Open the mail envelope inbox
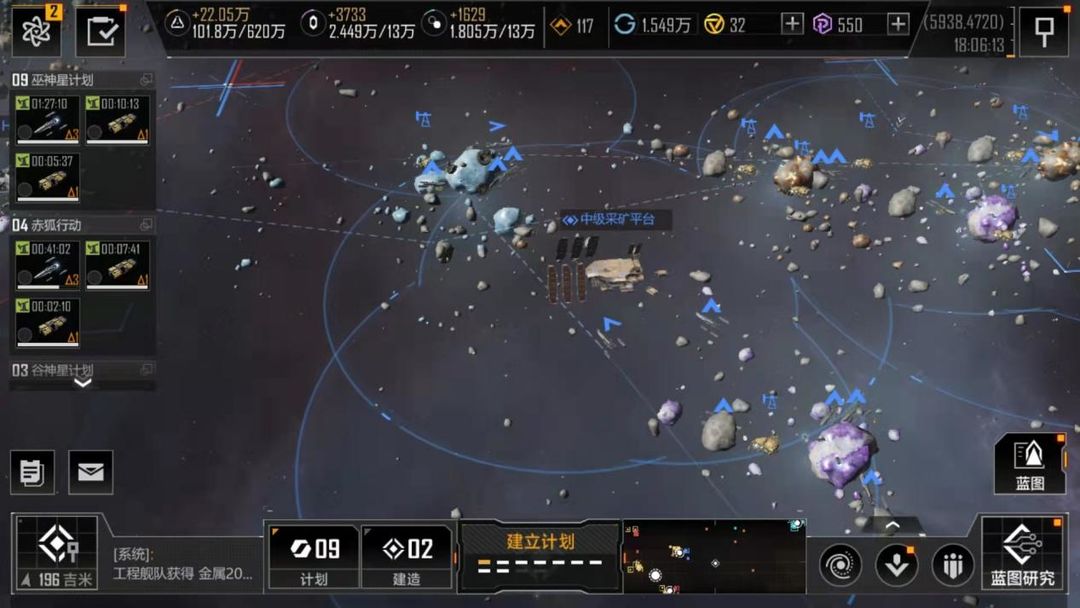 coord(91,472)
